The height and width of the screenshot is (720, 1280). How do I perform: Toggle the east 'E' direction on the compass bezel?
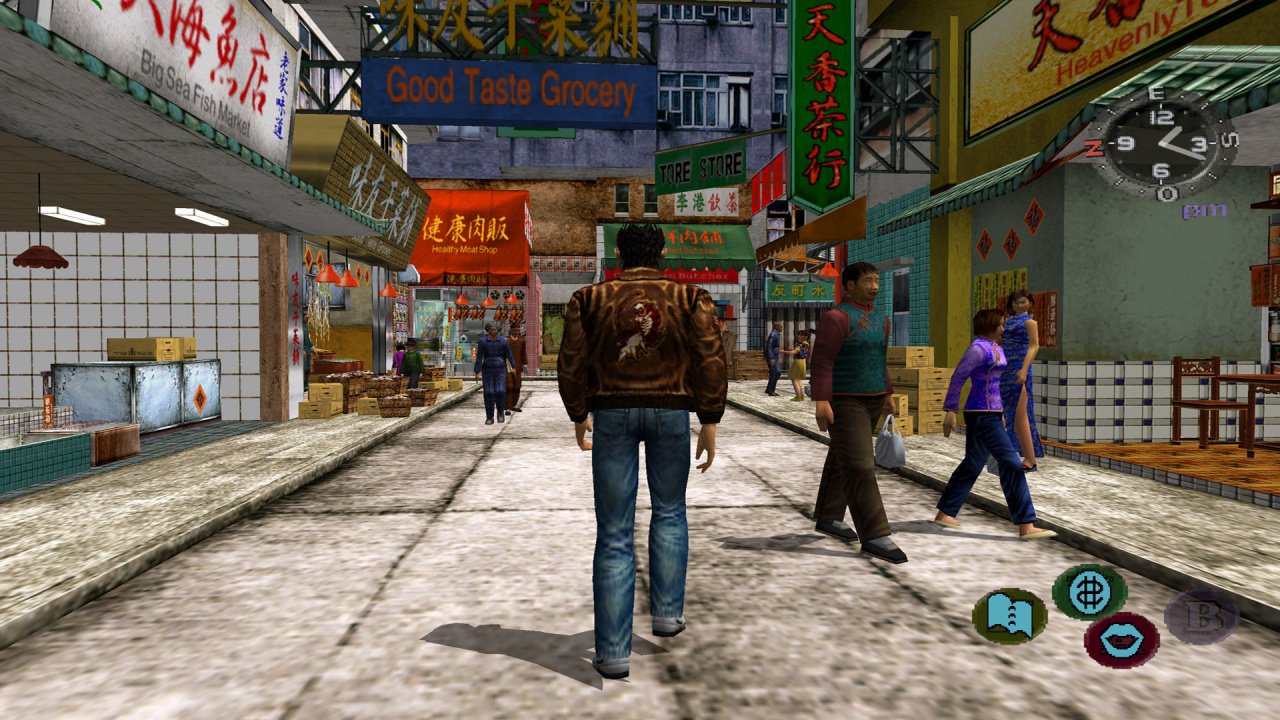pyautogui.click(x=1157, y=93)
